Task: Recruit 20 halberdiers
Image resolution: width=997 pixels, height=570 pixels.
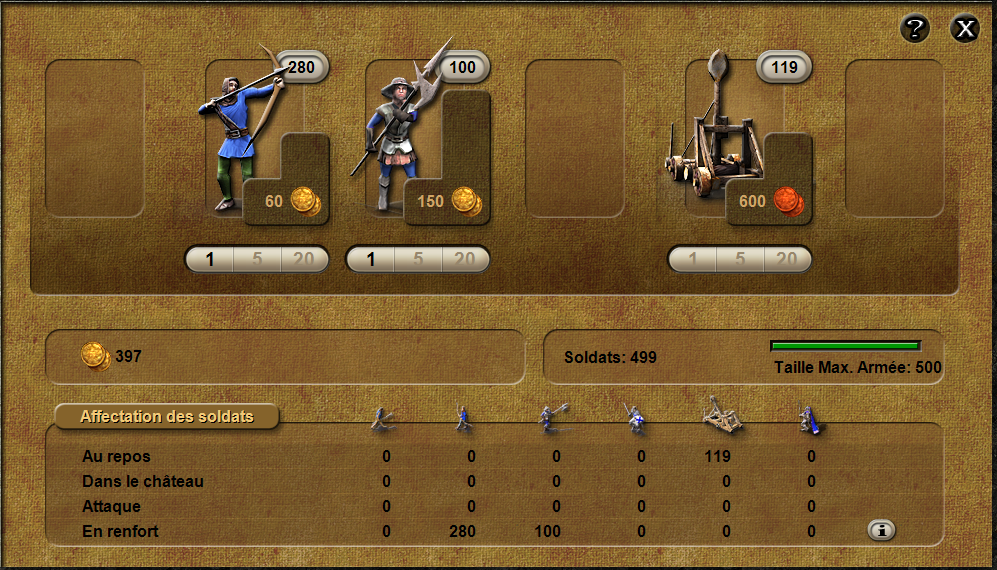Action: pyautogui.click(x=465, y=260)
